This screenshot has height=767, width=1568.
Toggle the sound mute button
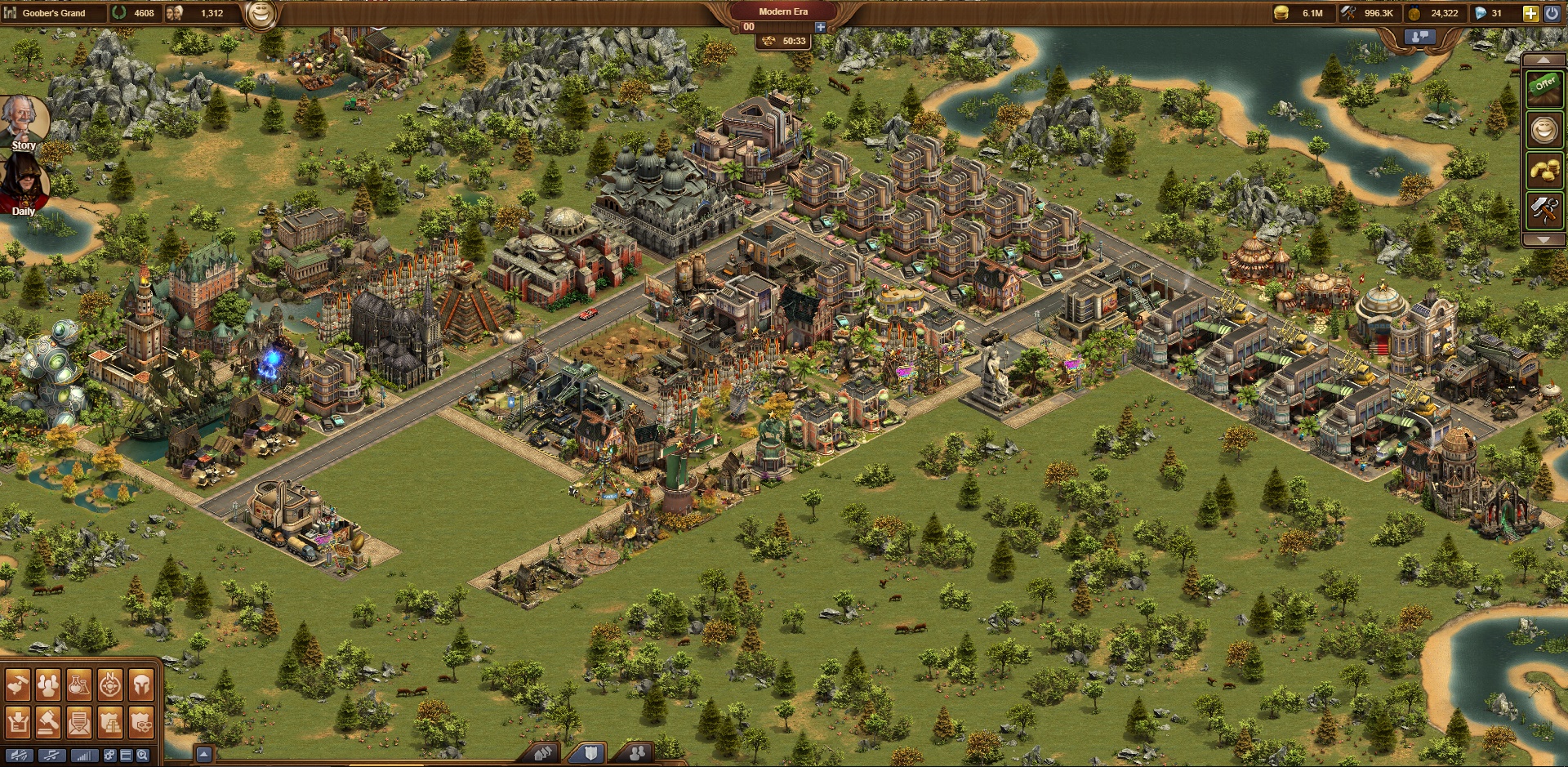[19, 756]
